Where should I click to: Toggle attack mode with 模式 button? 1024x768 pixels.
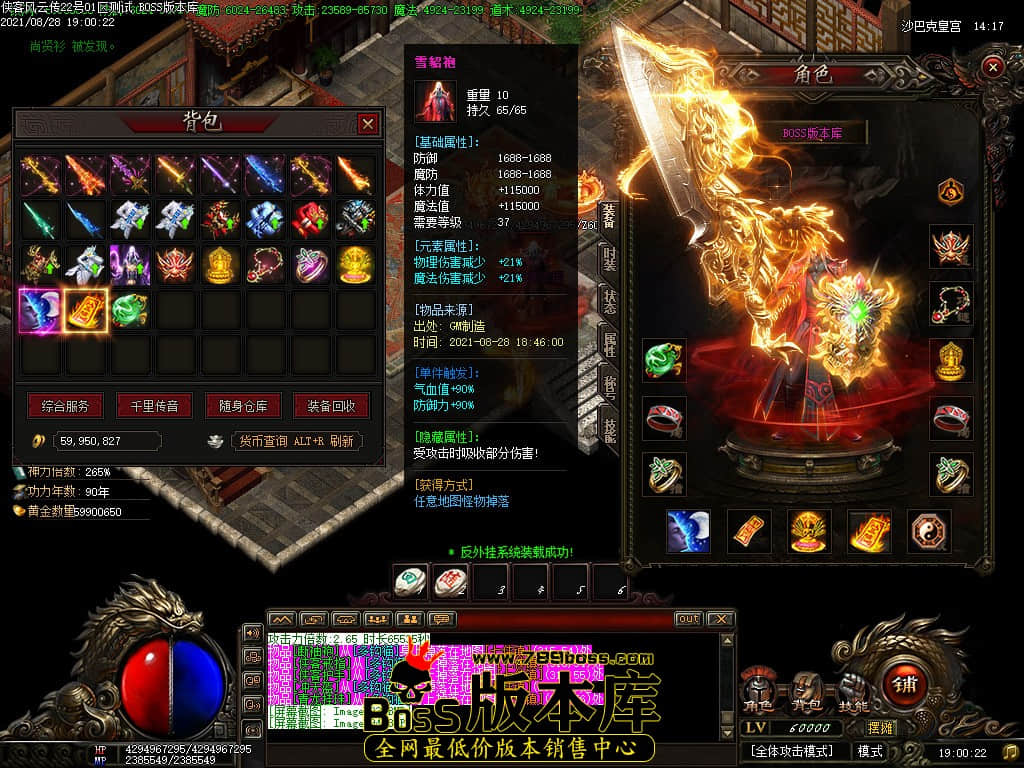tap(869, 750)
